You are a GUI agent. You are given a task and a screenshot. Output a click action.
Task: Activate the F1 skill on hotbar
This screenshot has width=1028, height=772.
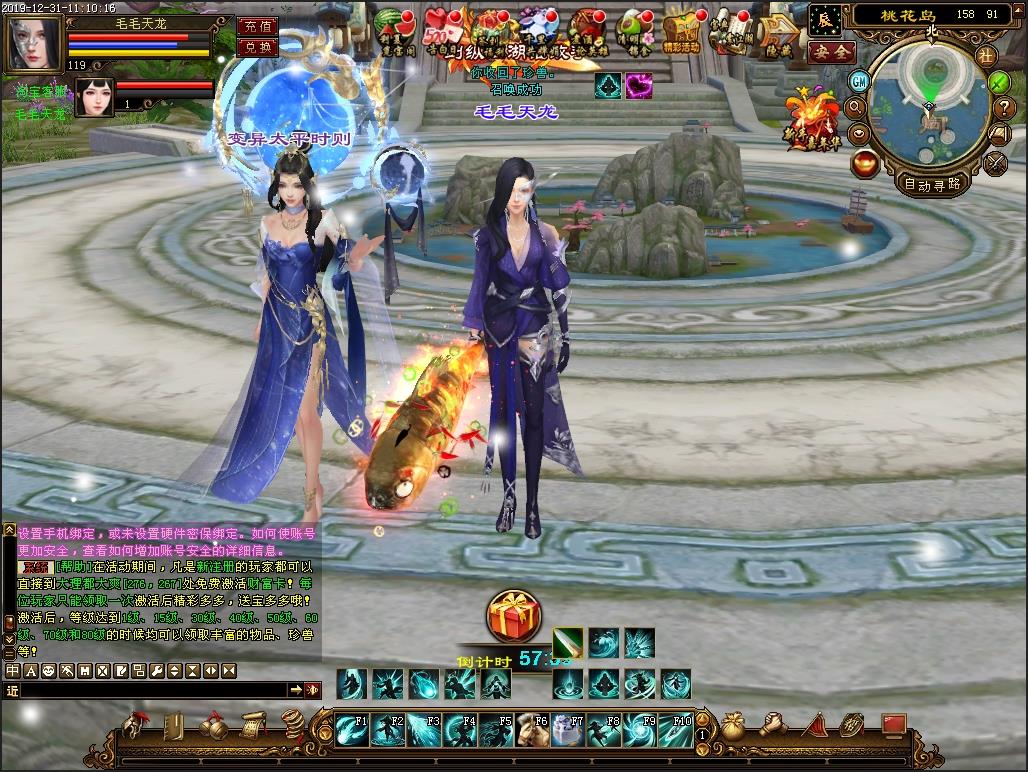[x=352, y=731]
